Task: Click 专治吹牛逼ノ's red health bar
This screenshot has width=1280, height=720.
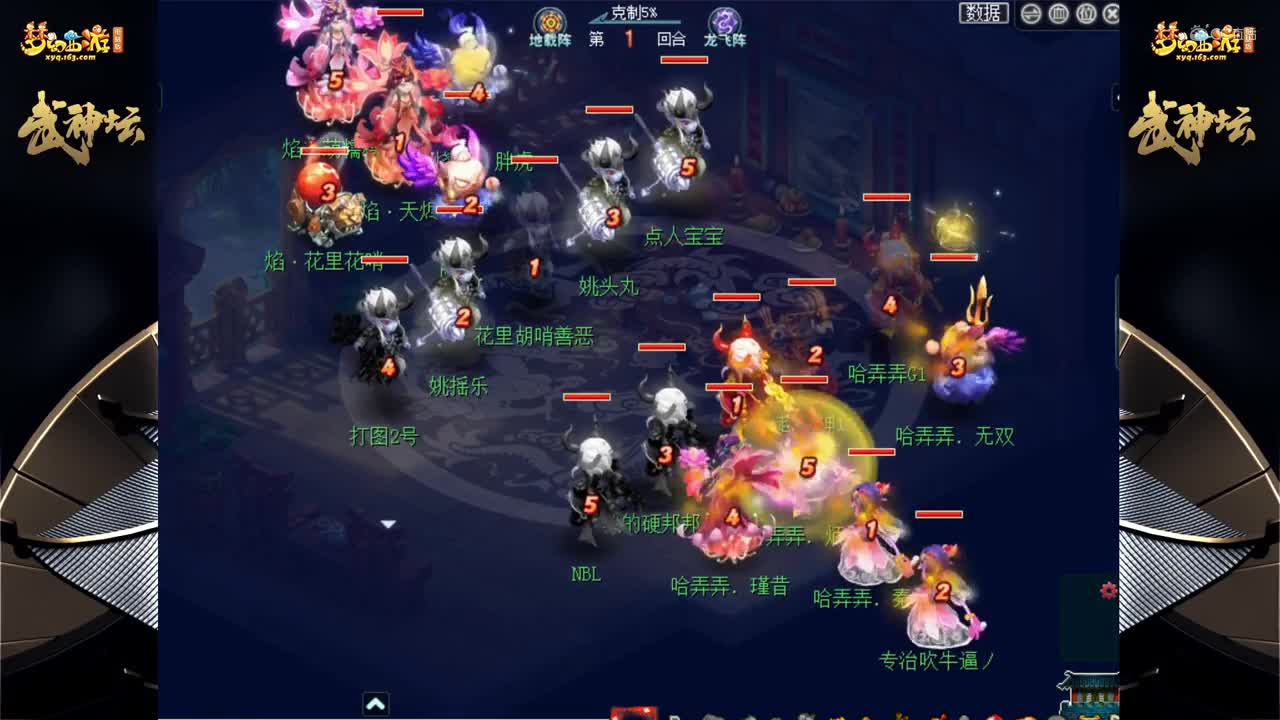Action: 938,513
